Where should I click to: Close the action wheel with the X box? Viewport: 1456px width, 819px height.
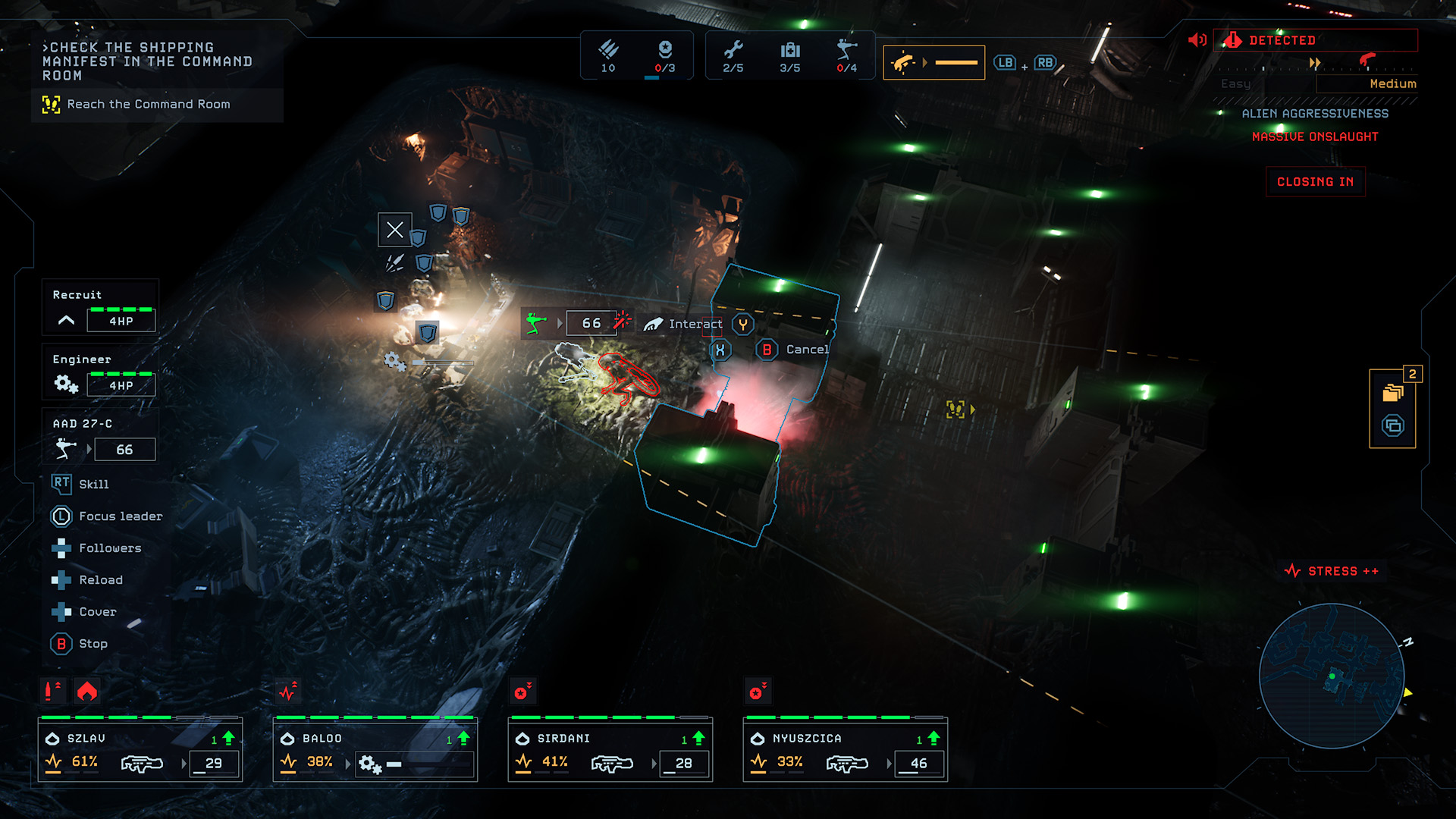click(395, 230)
